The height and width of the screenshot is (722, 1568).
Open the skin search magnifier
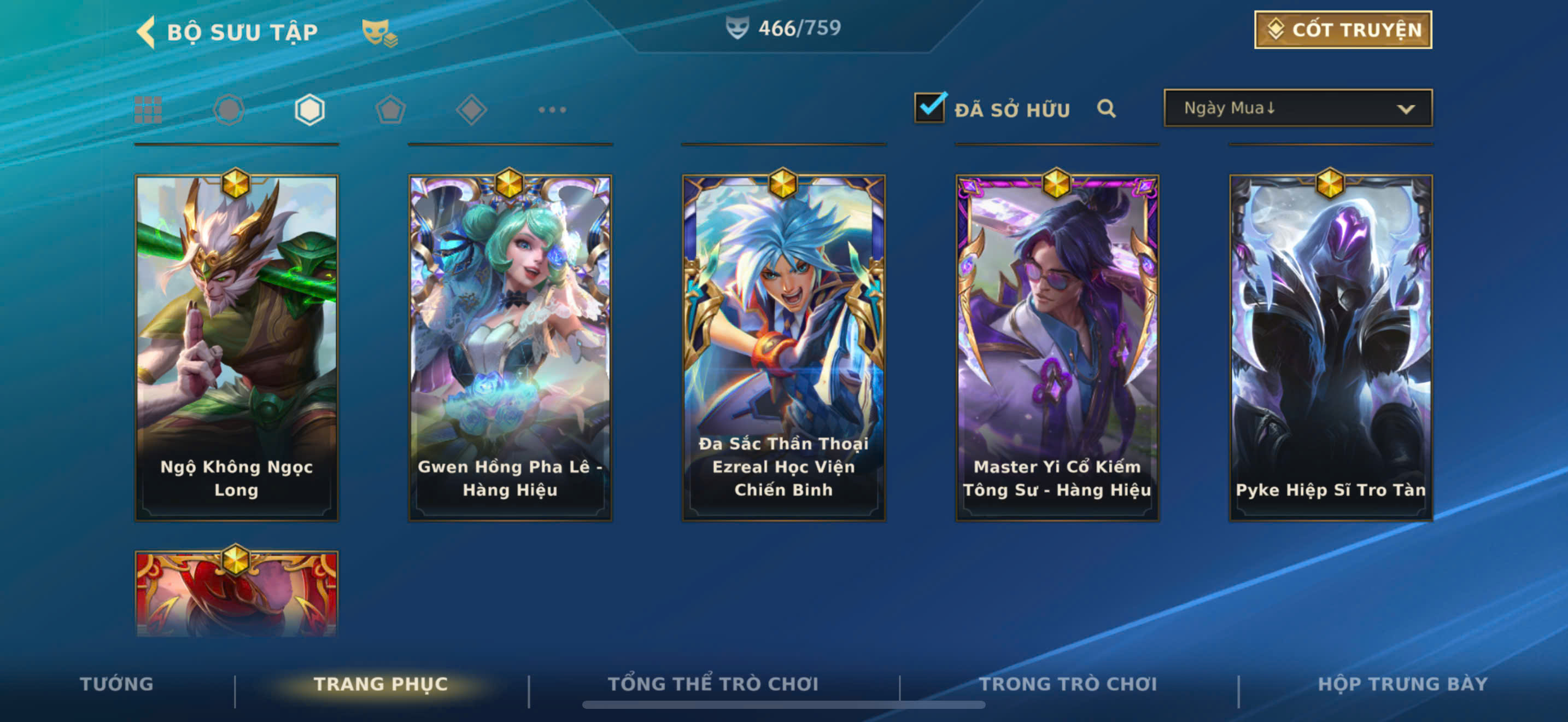coord(1106,109)
